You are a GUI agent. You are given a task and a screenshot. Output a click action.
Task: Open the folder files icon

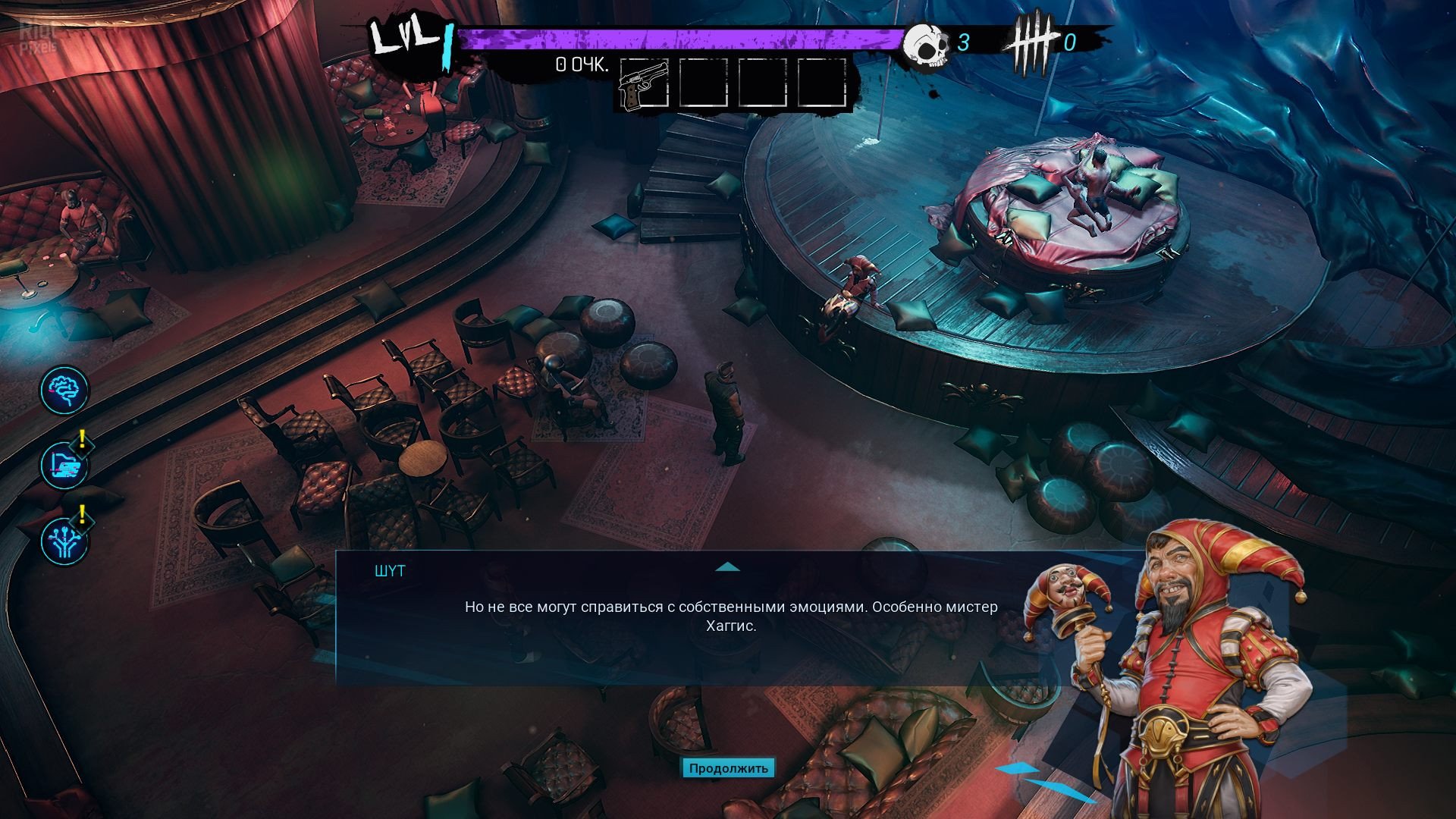(x=64, y=465)
